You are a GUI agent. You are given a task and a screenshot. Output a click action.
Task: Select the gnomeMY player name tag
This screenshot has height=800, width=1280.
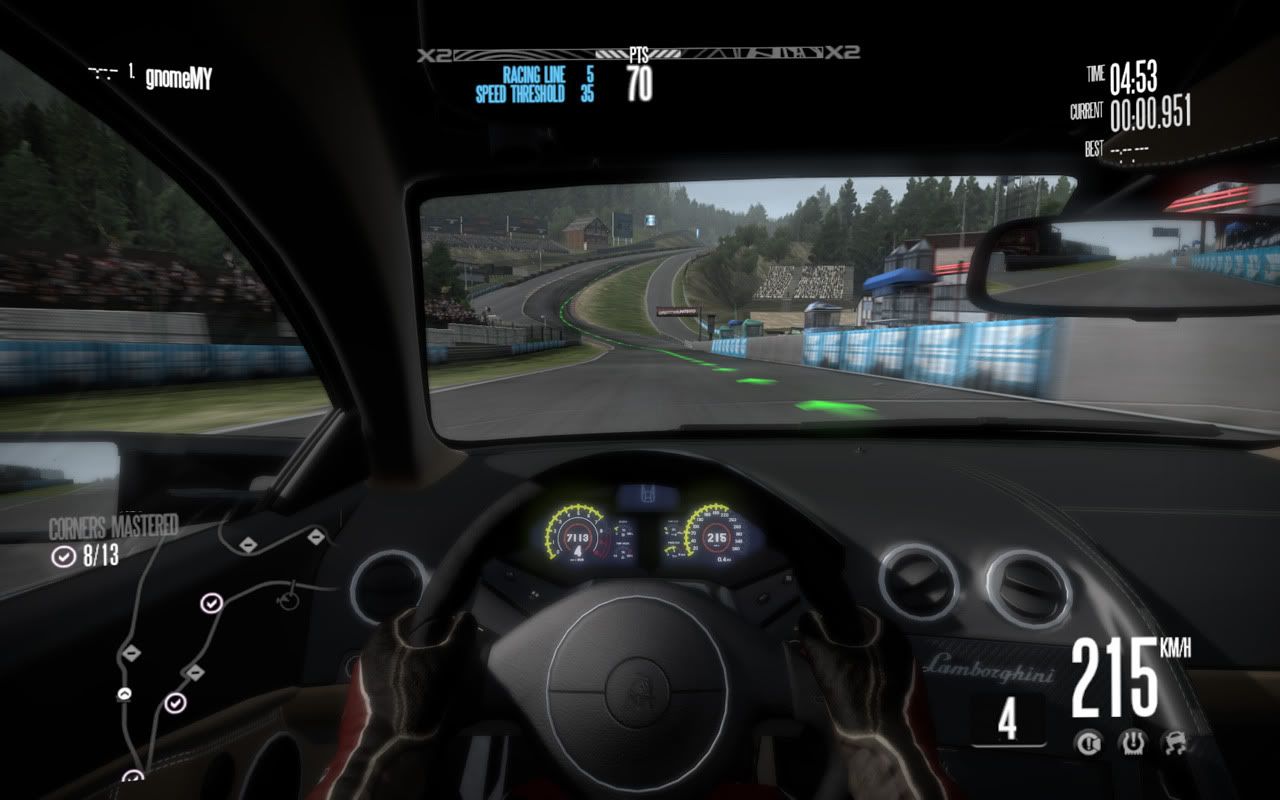177,77
